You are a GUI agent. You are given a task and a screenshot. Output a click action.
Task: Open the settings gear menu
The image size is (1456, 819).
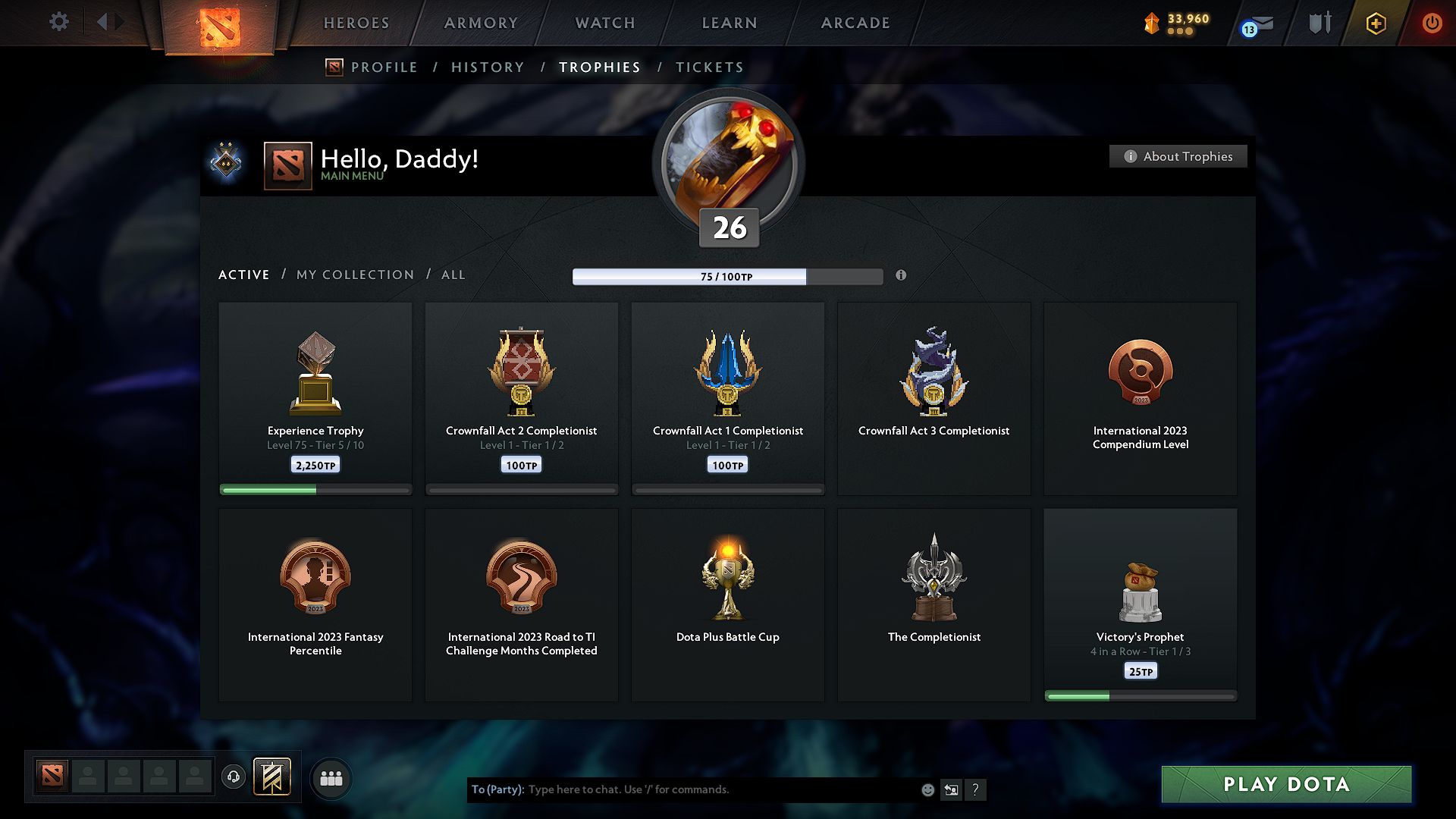click(x=58, y=22)
